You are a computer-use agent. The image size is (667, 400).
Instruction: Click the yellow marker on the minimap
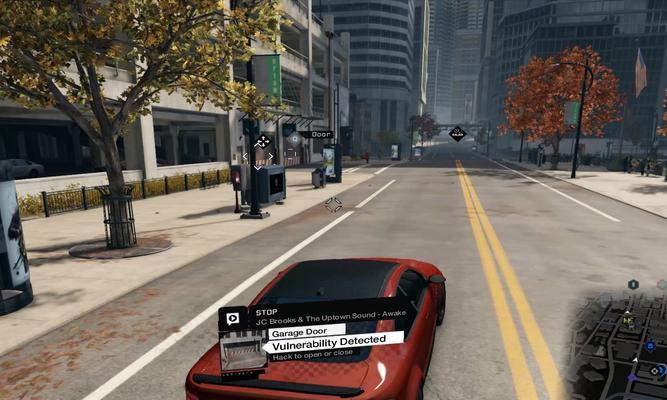click(x=627, y=321)
